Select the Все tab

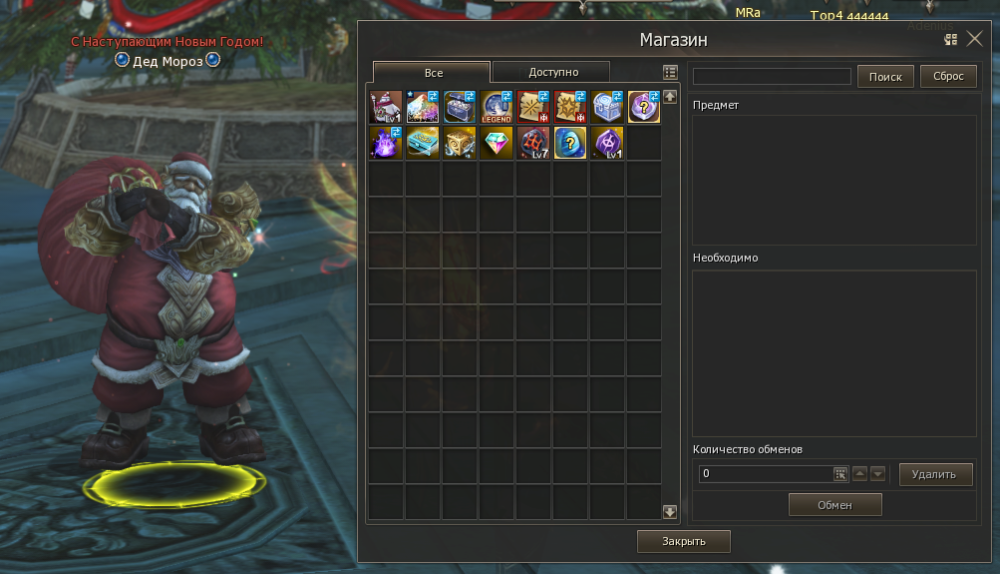[432, 73]
